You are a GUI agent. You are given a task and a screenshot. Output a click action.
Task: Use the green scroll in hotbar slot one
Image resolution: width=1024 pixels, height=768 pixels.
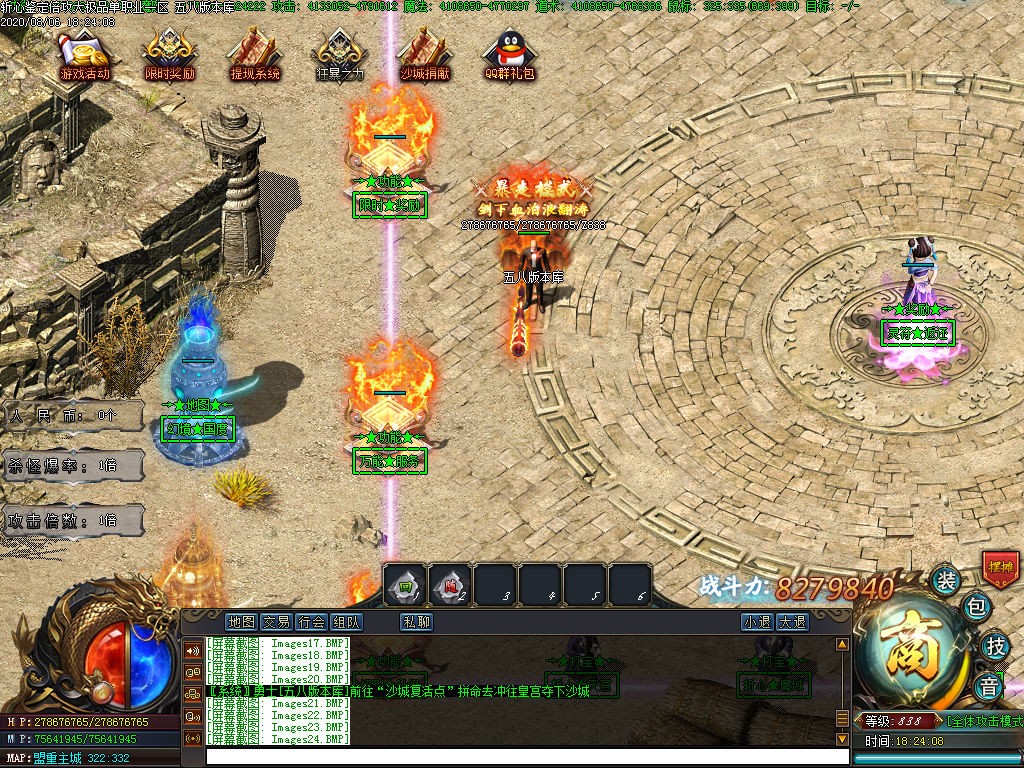[x=406, y=585]
